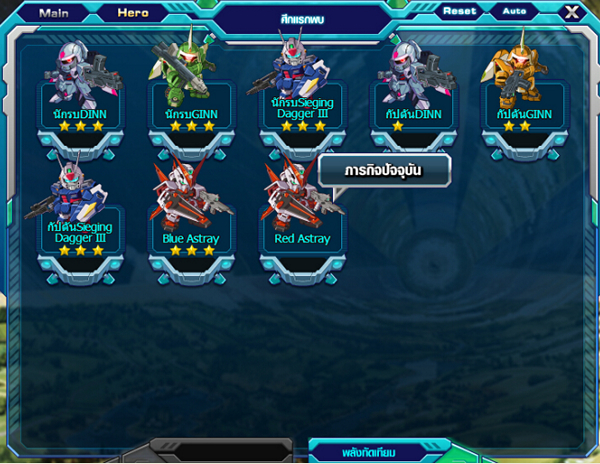Click the Reset button
Screen dimensions: 600x464
(x=461, y=11)
